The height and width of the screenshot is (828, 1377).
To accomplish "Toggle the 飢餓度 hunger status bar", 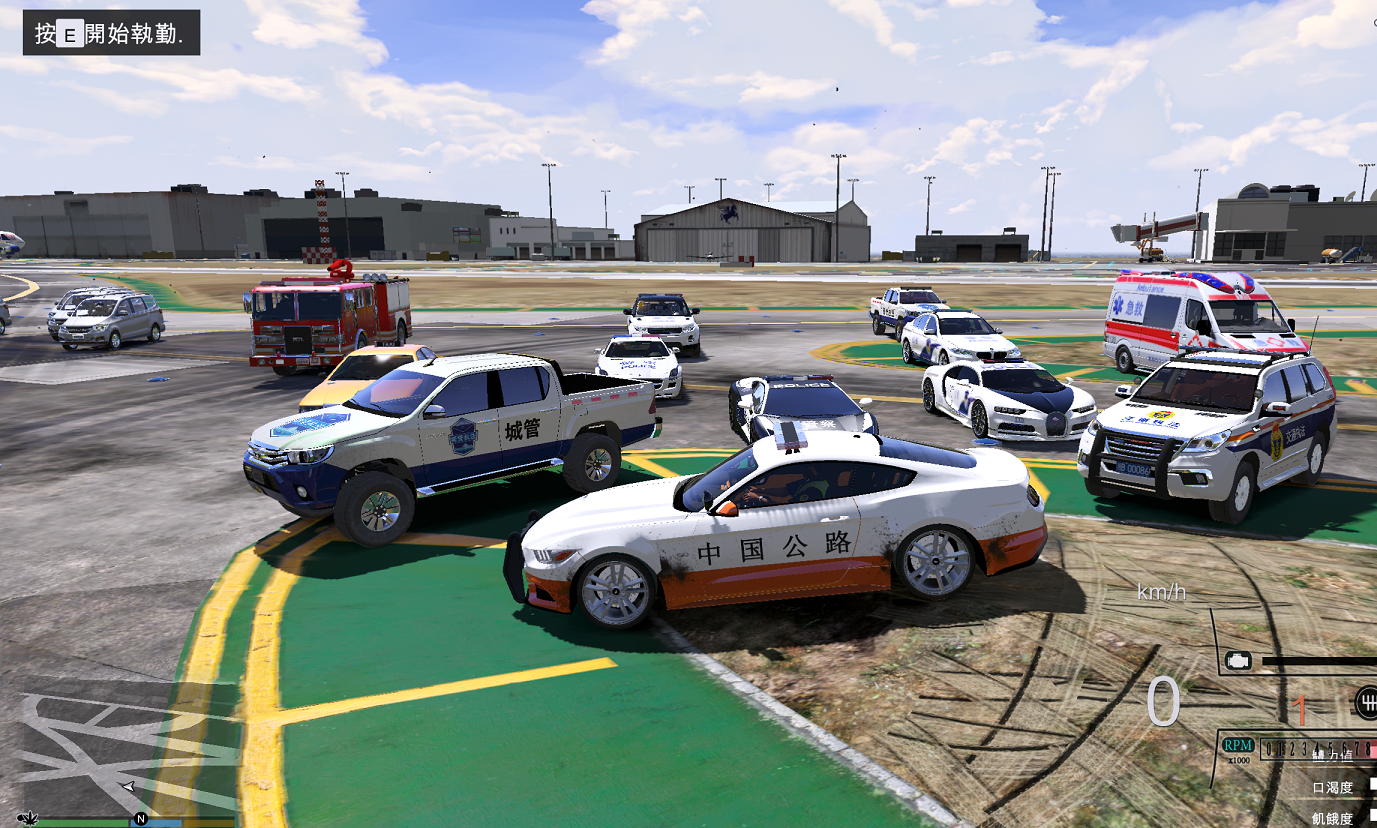I will coord(1334,816).
